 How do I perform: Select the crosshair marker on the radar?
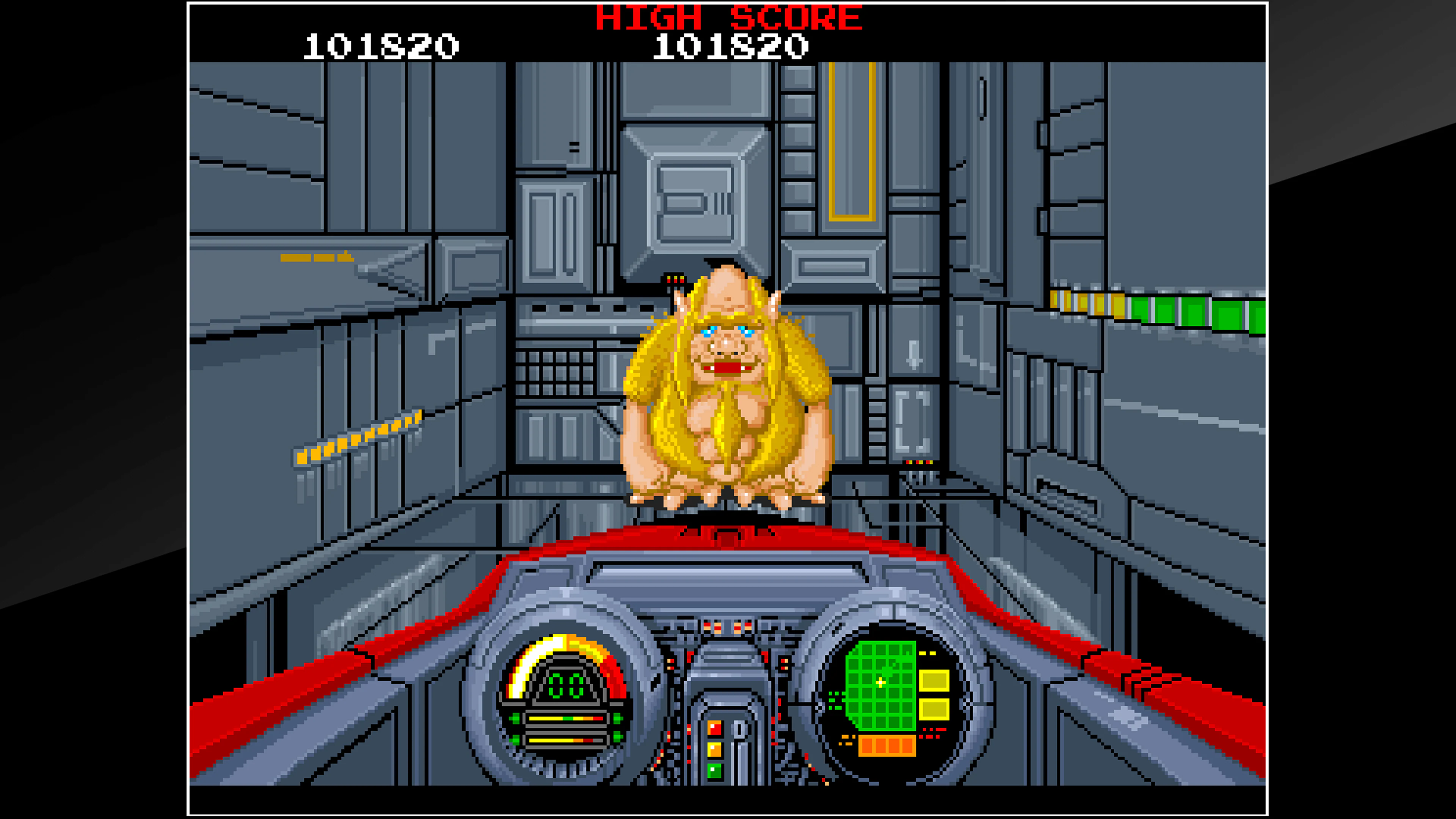pos(880,683)
